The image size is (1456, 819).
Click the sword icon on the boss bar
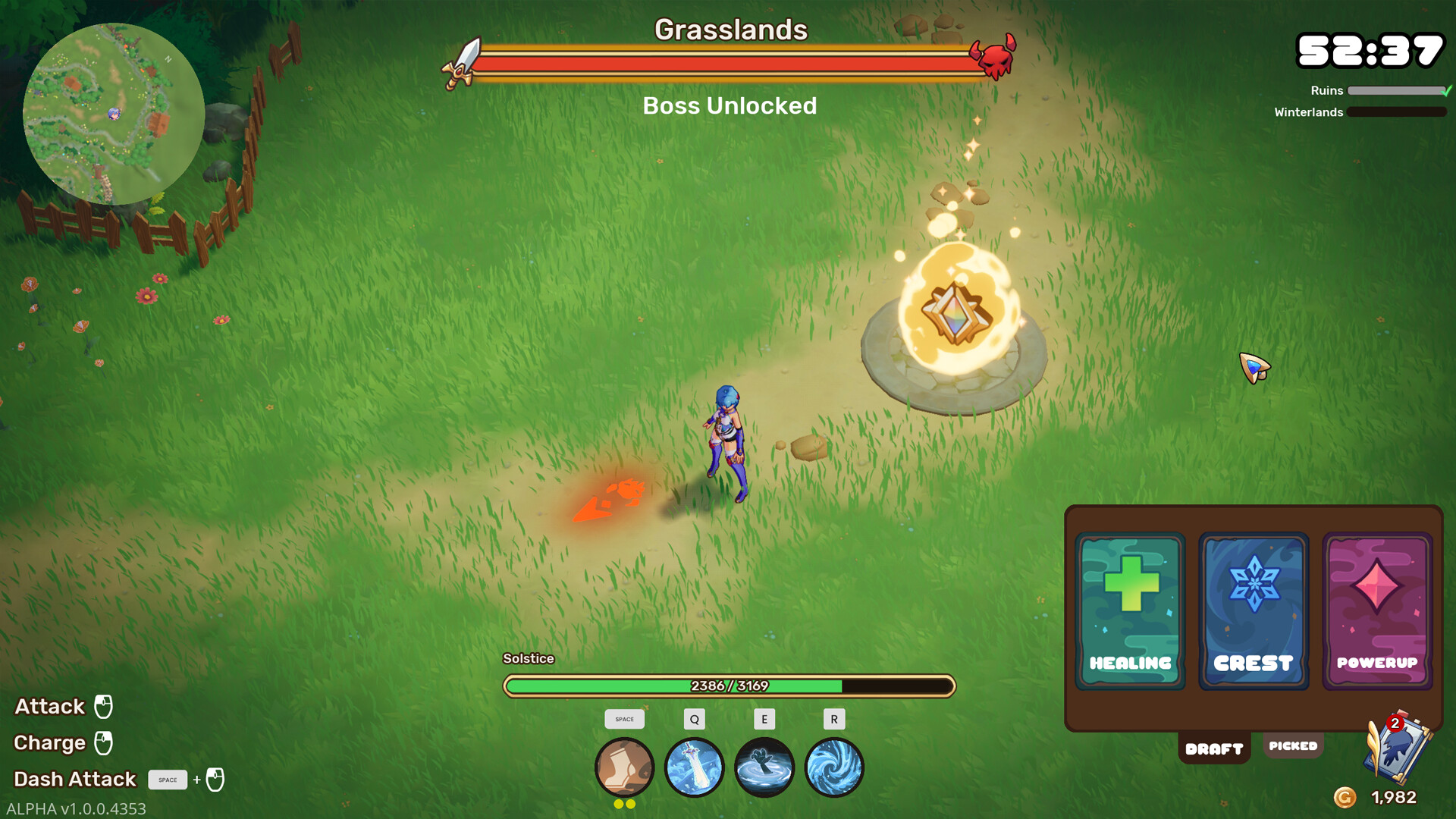click(461, 59)
